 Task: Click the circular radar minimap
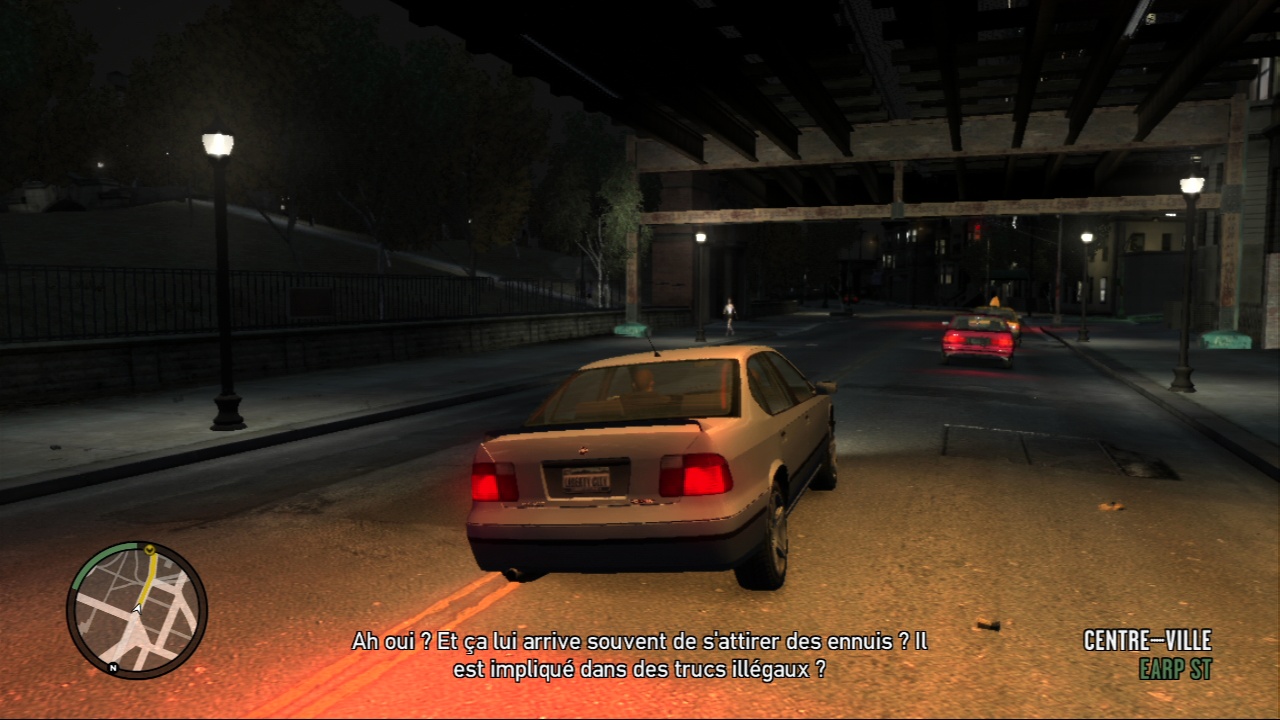click(137, 610)
